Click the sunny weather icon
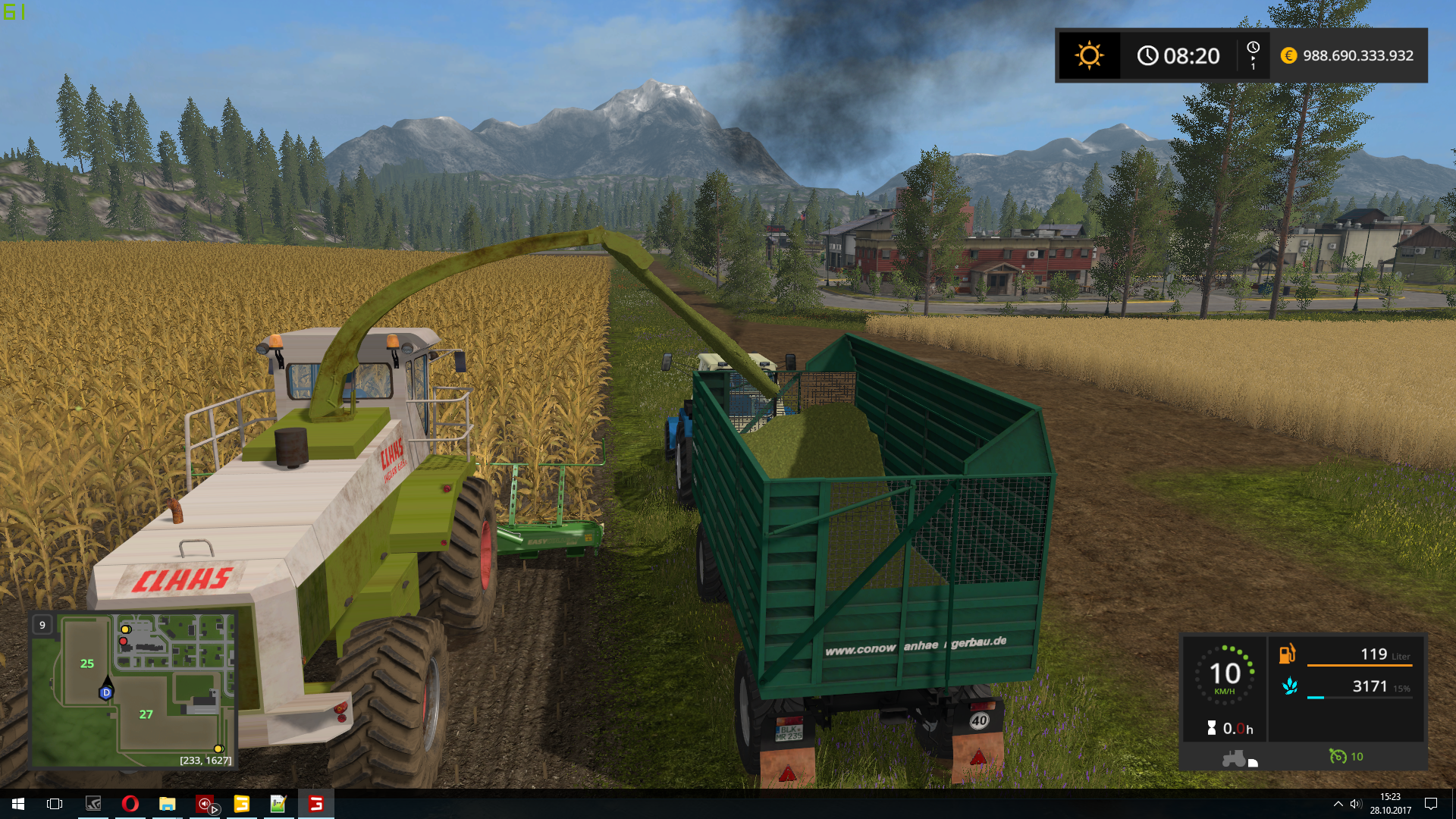 [1089, 55]
